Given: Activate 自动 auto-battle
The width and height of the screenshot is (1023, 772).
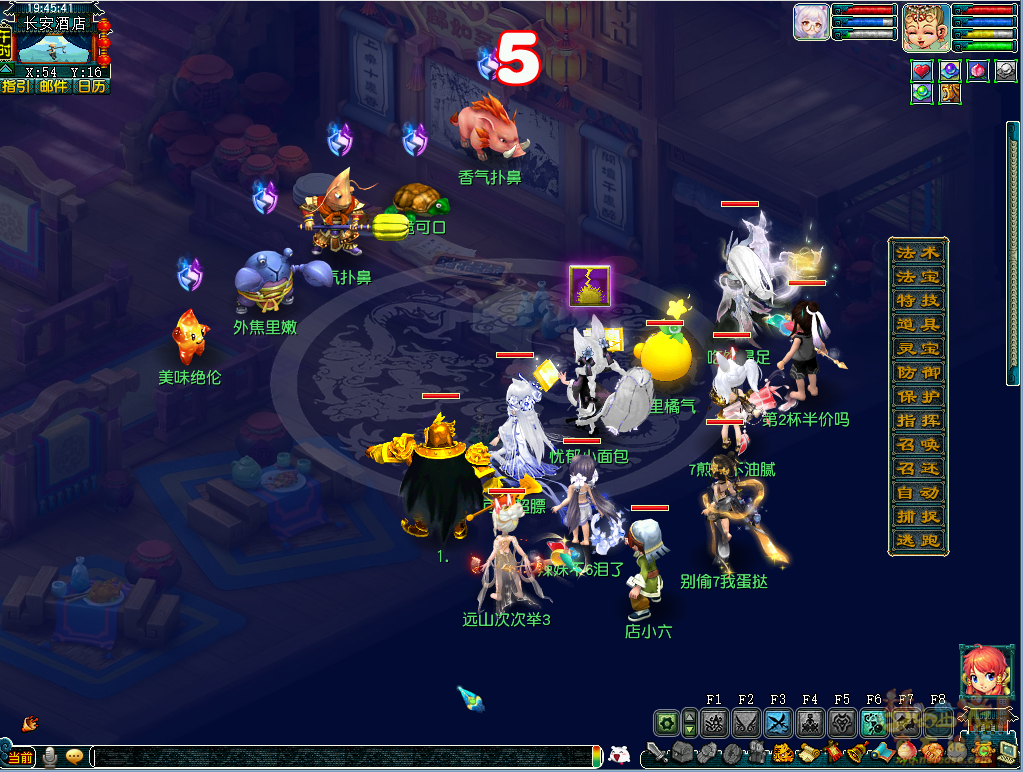Looking at the screenshot, I should [x=917, y=493].
